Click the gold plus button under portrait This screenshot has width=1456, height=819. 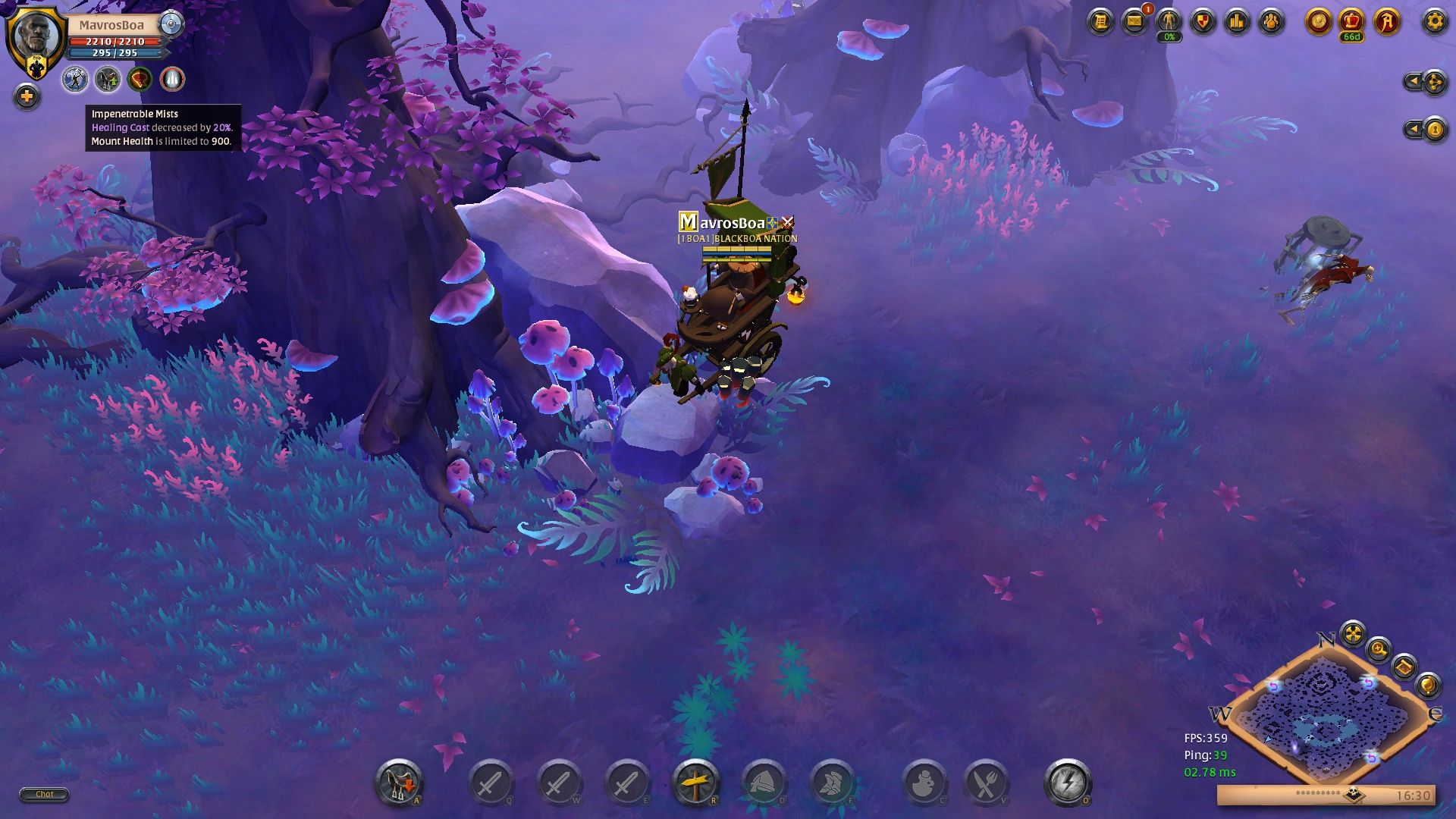tap(27, 96)
